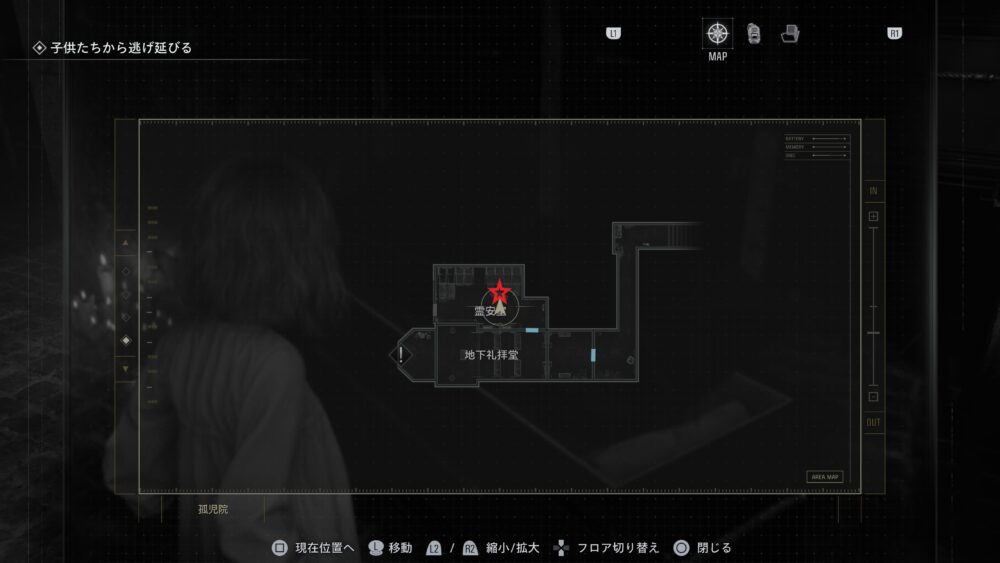Image resolution: width=1000 pixels, height=563 pixels.
Task: Click the 地下礼拝堂 room on the map
Action: [491, 355]
